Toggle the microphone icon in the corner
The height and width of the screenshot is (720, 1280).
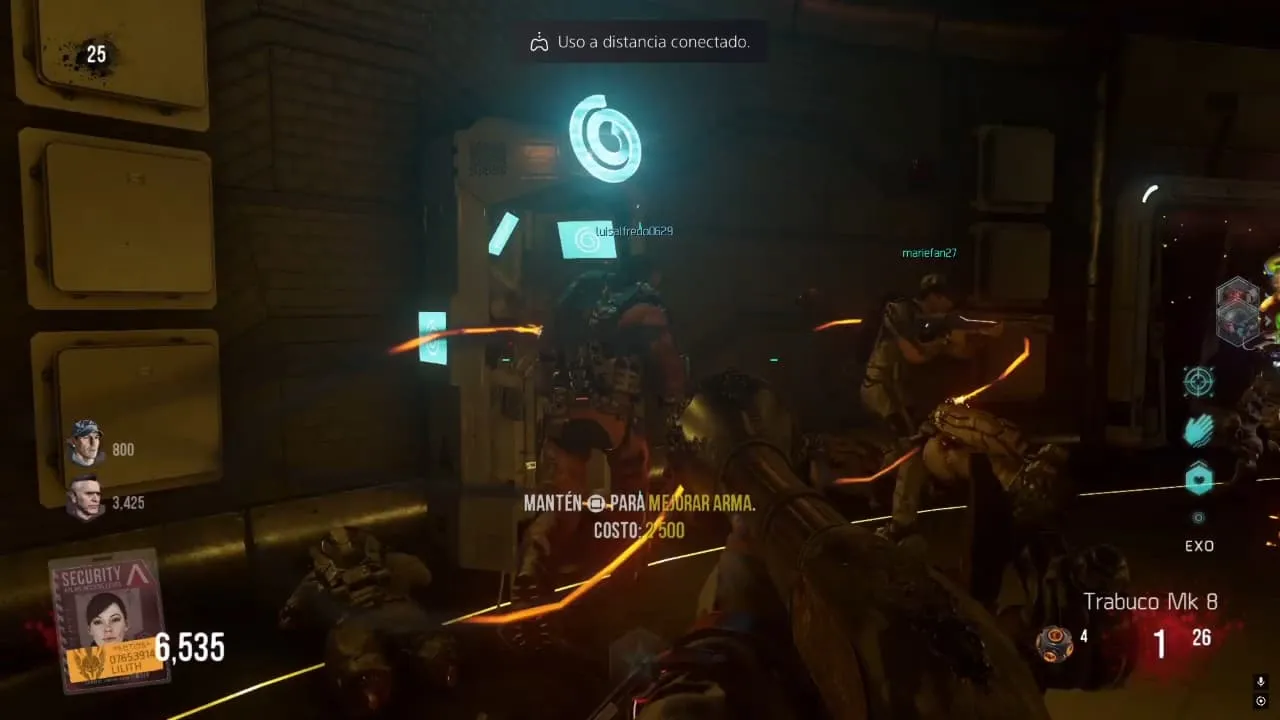coord(1262,682)
